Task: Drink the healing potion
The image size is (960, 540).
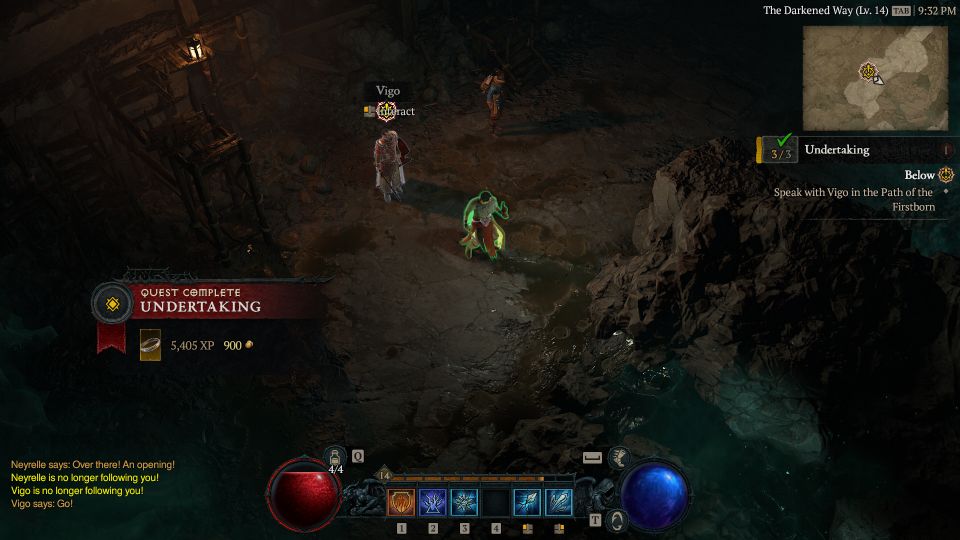Action: click(x=336, y=458)
